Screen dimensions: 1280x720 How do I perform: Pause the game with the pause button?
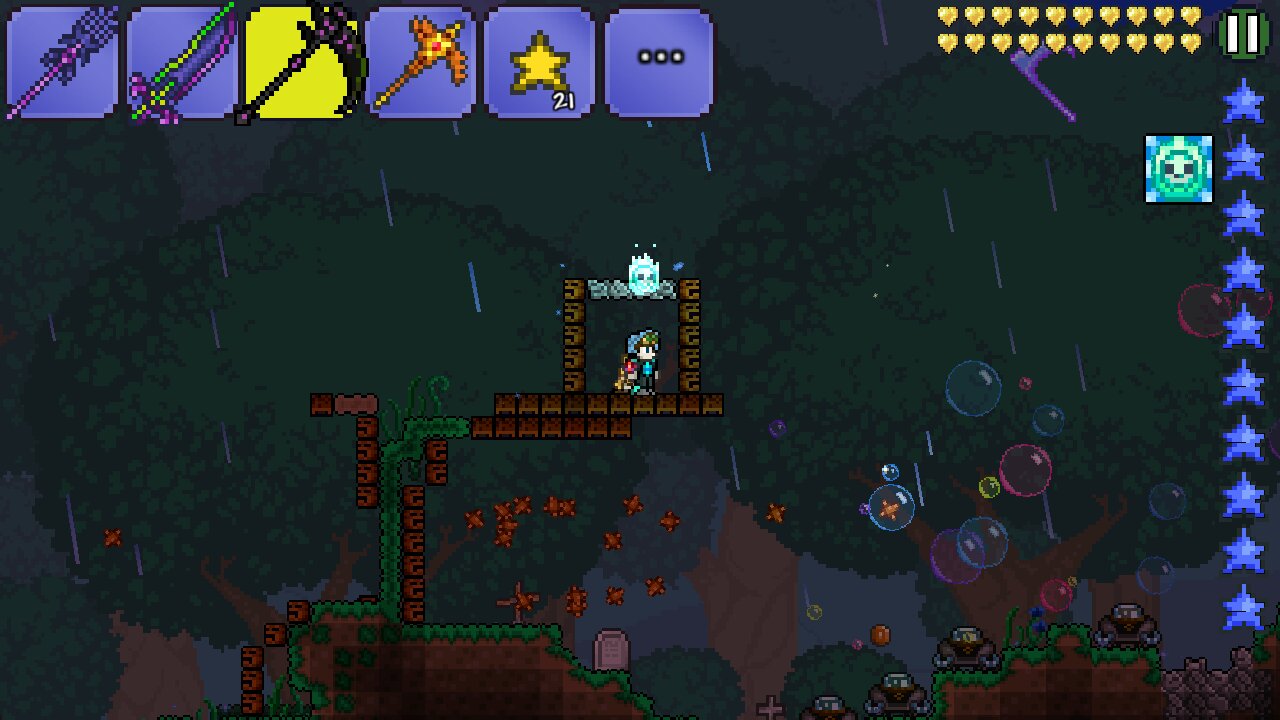[1242, 34]
